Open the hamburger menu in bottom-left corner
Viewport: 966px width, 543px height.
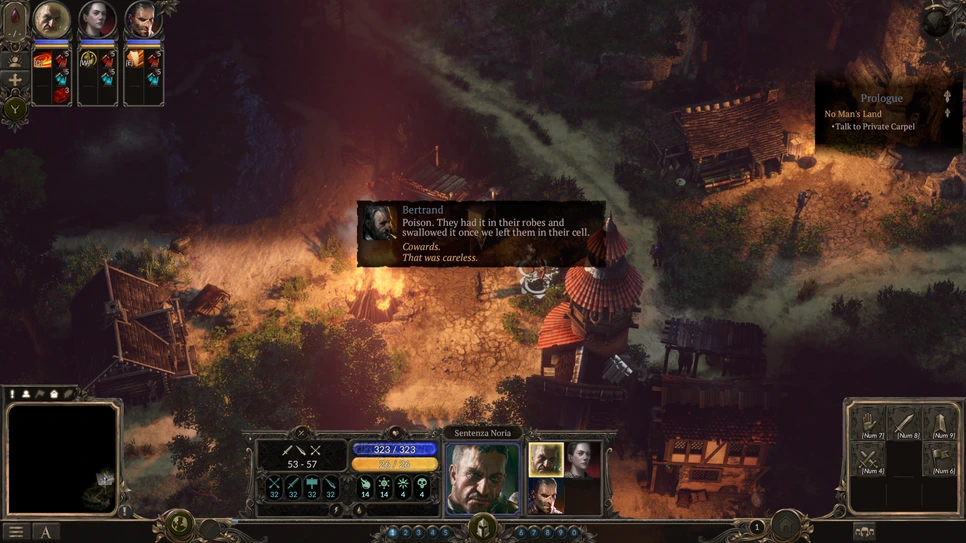click(x=16, y=533)
